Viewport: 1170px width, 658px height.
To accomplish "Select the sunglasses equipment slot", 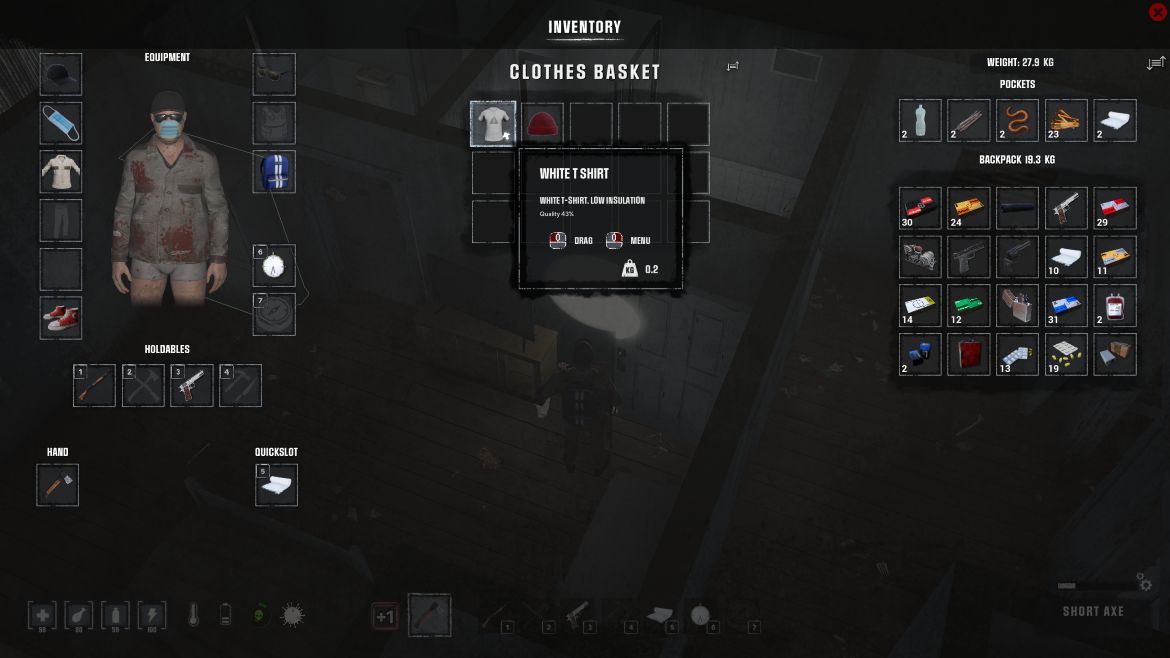I will pos(274,75).
